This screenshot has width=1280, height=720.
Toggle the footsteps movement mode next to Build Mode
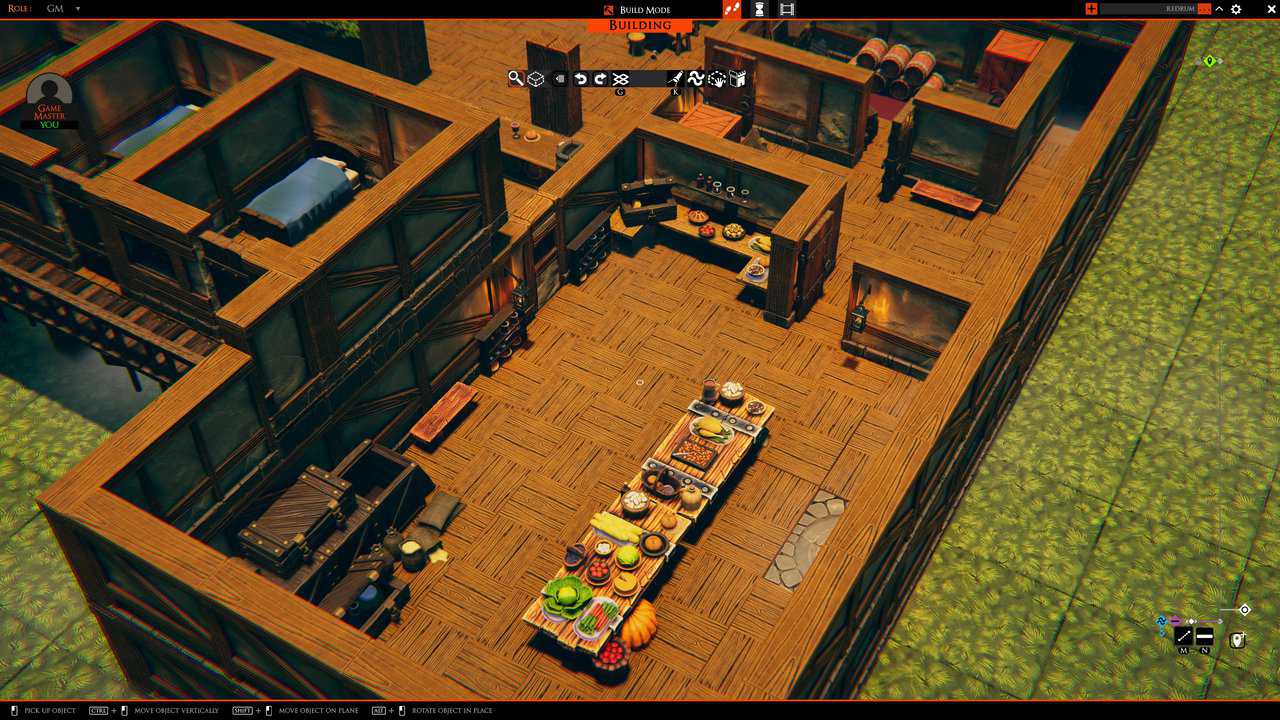[x=732, y=9]
